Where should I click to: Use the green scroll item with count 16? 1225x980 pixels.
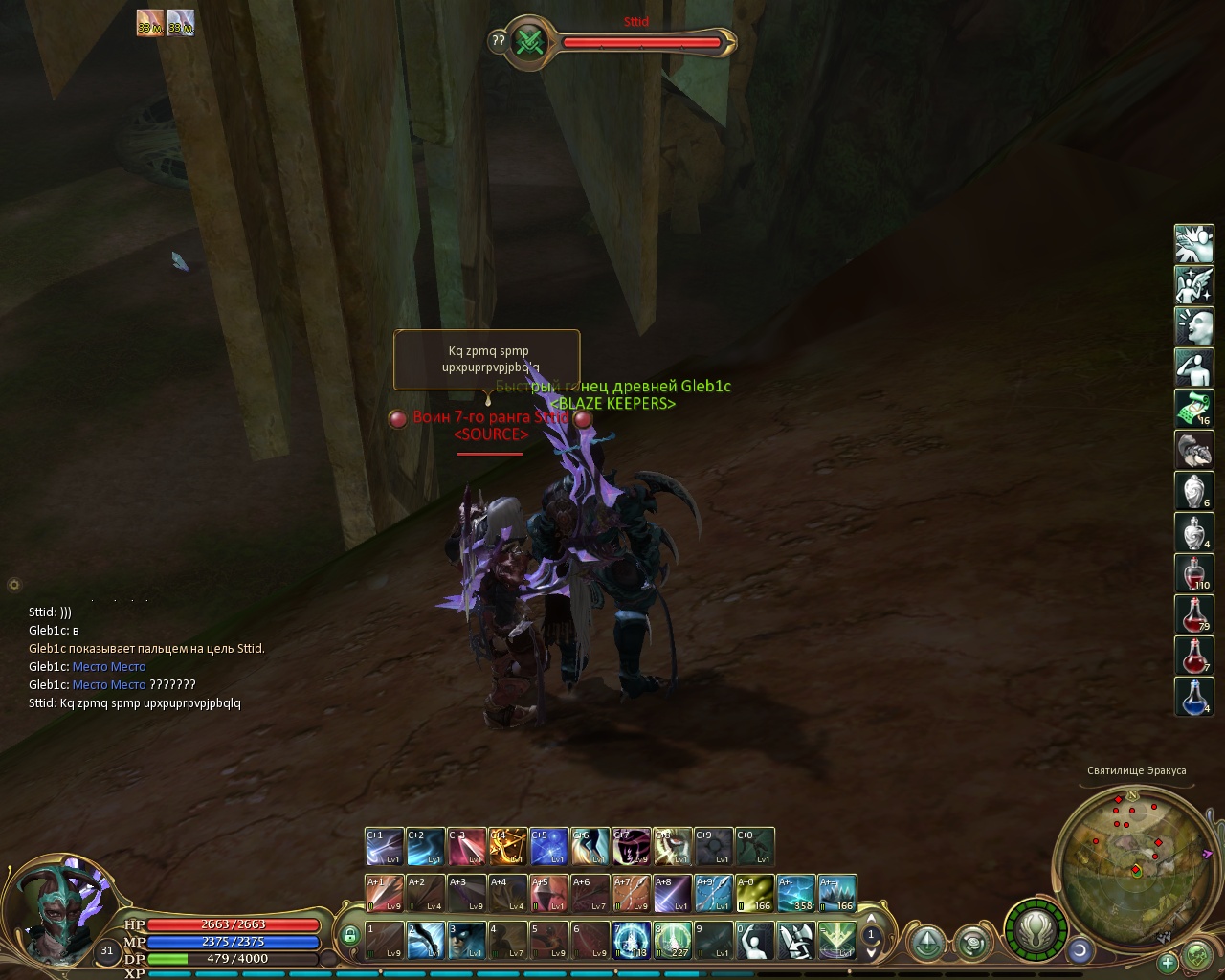pos(1193,409)
